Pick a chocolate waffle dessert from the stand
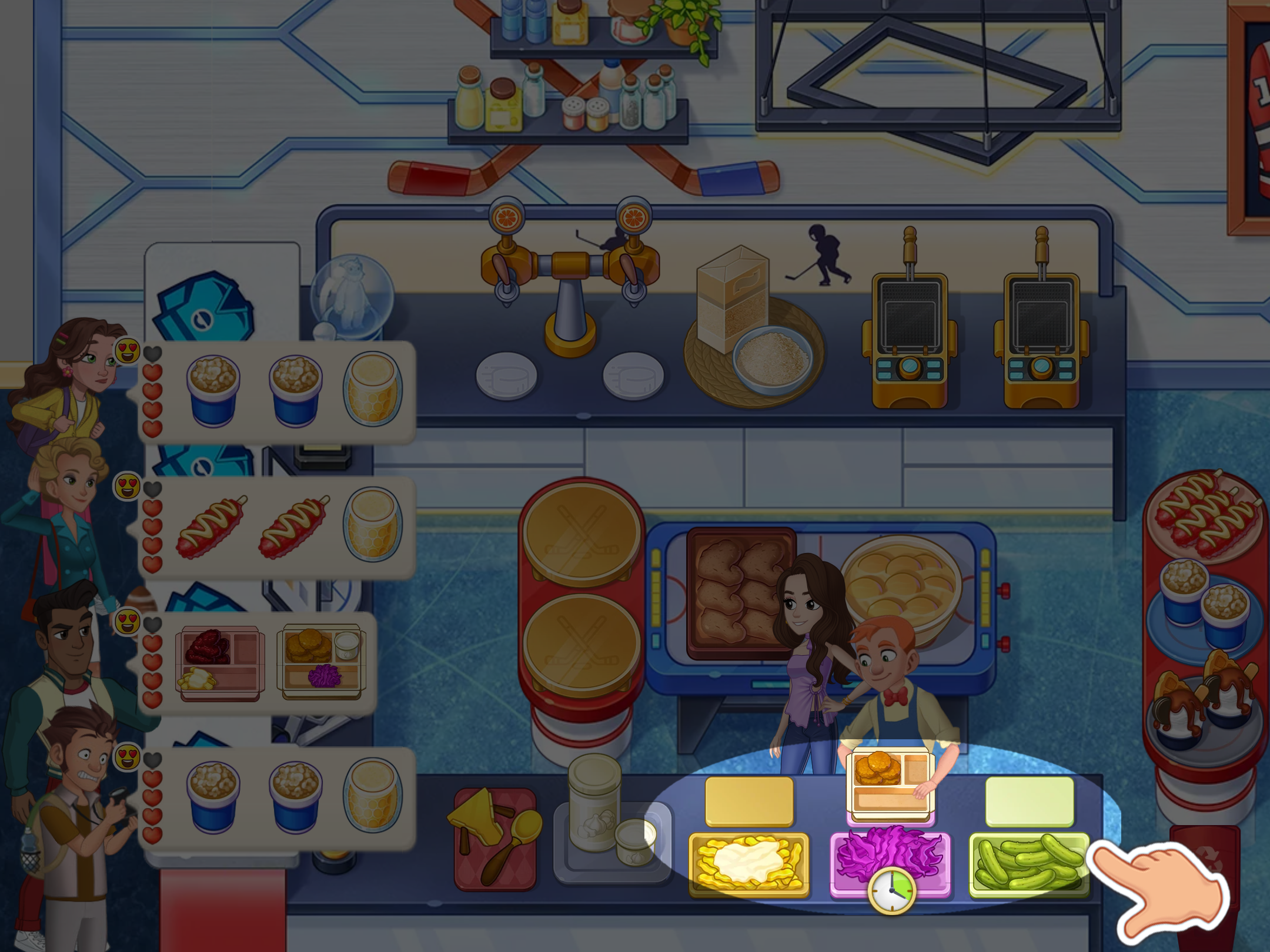The width and height of the screenshot is (1270, 952). pos(1205,699)
